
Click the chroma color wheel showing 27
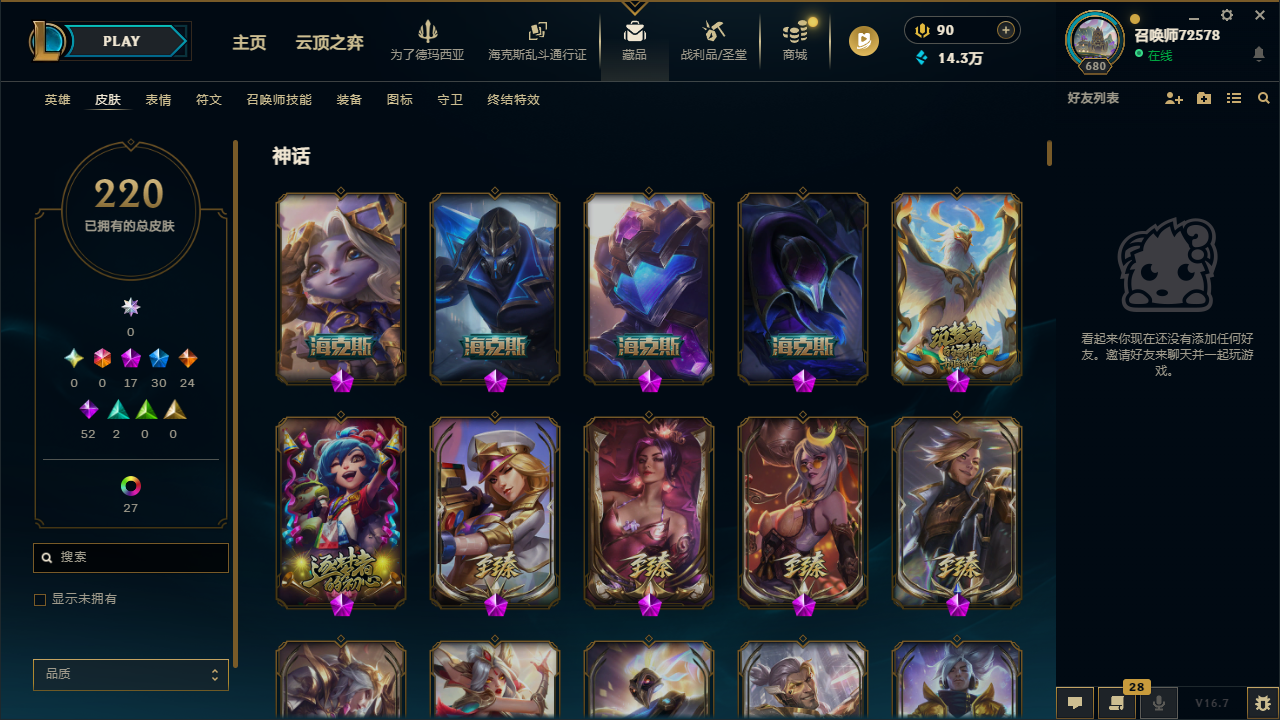130,485
